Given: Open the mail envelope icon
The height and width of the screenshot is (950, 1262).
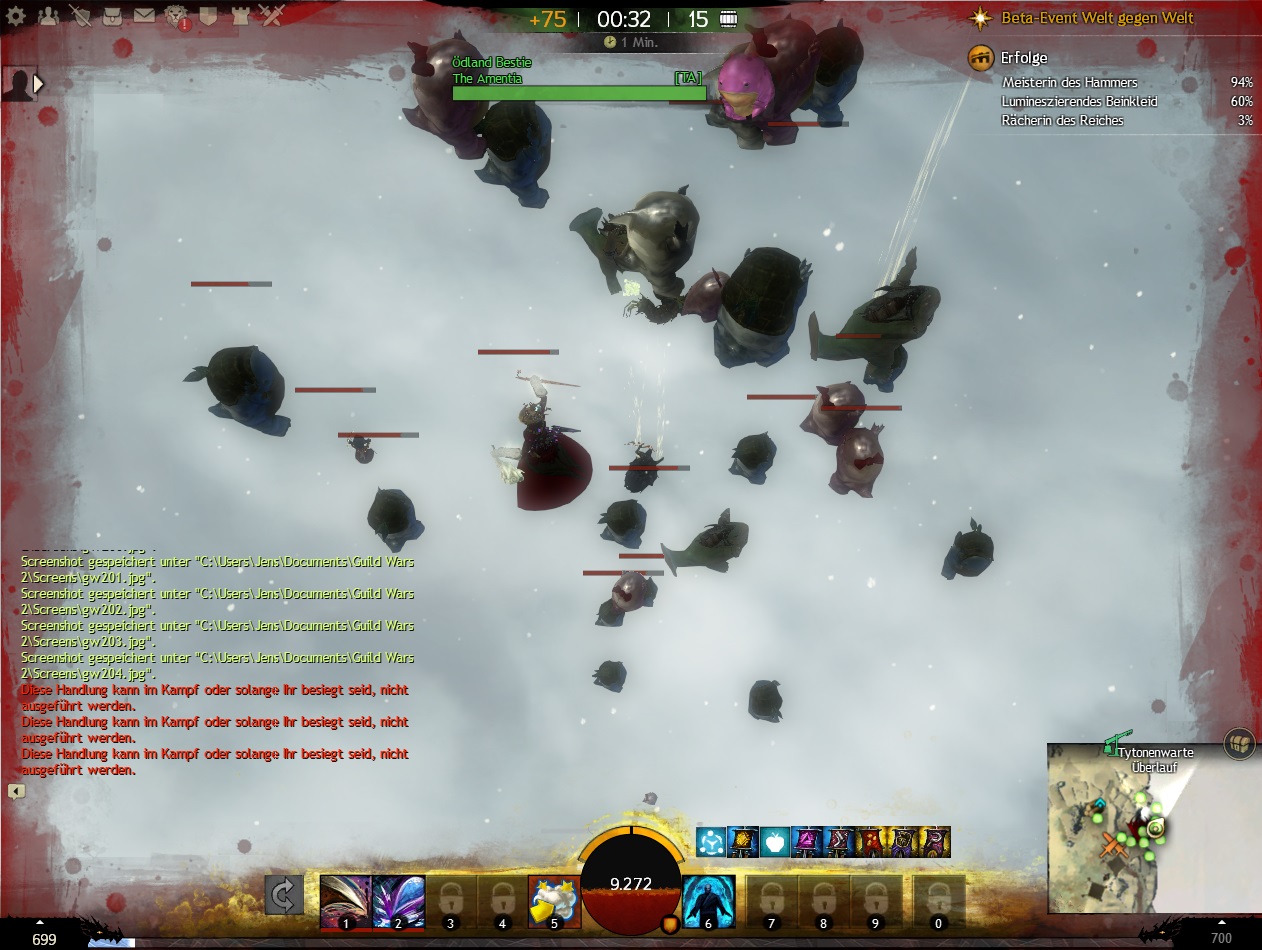Looking at the screenshot, I should coord(144,16).
